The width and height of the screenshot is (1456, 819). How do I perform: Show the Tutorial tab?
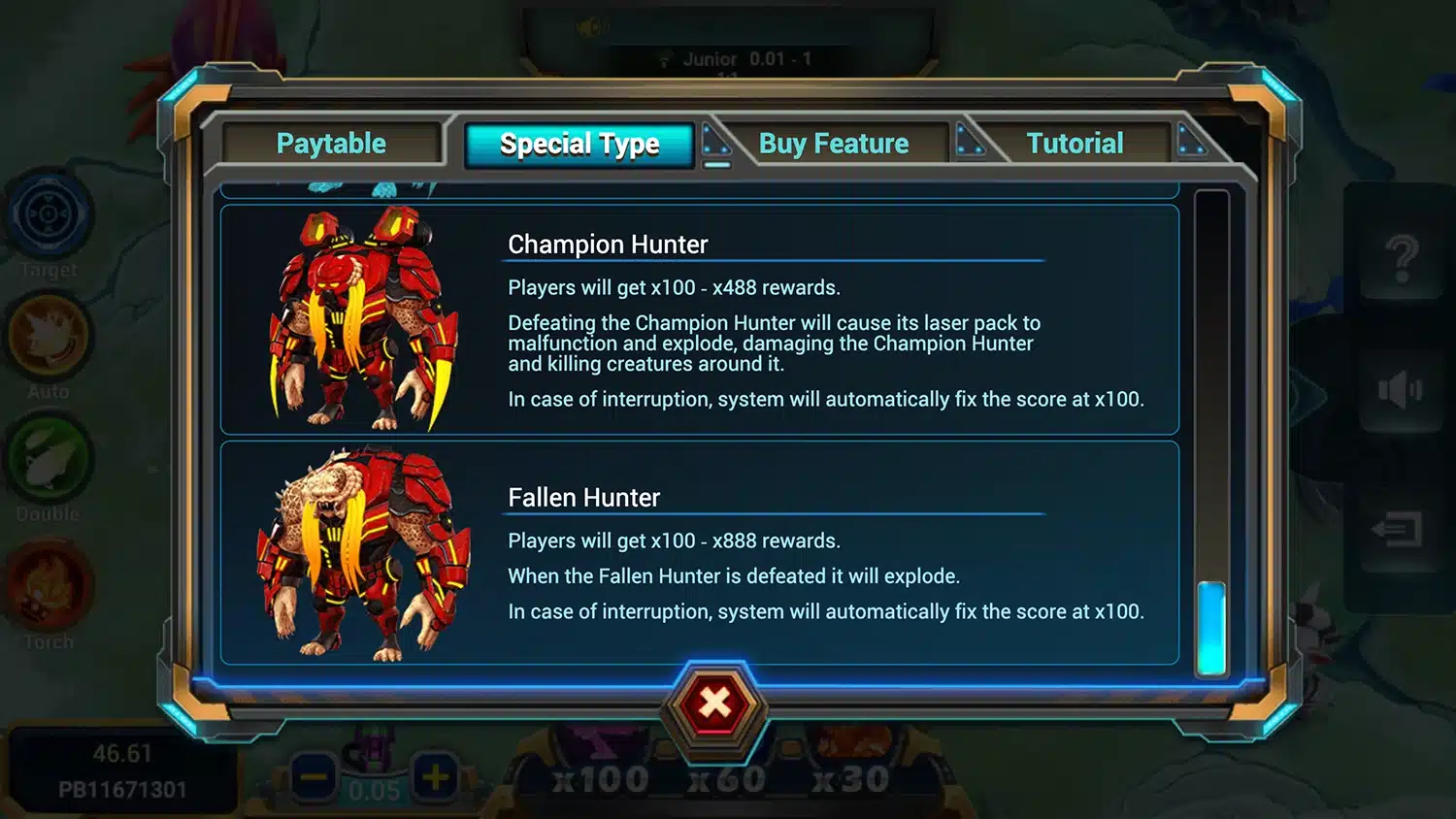pyautogui.click(x=1075, y=144)
